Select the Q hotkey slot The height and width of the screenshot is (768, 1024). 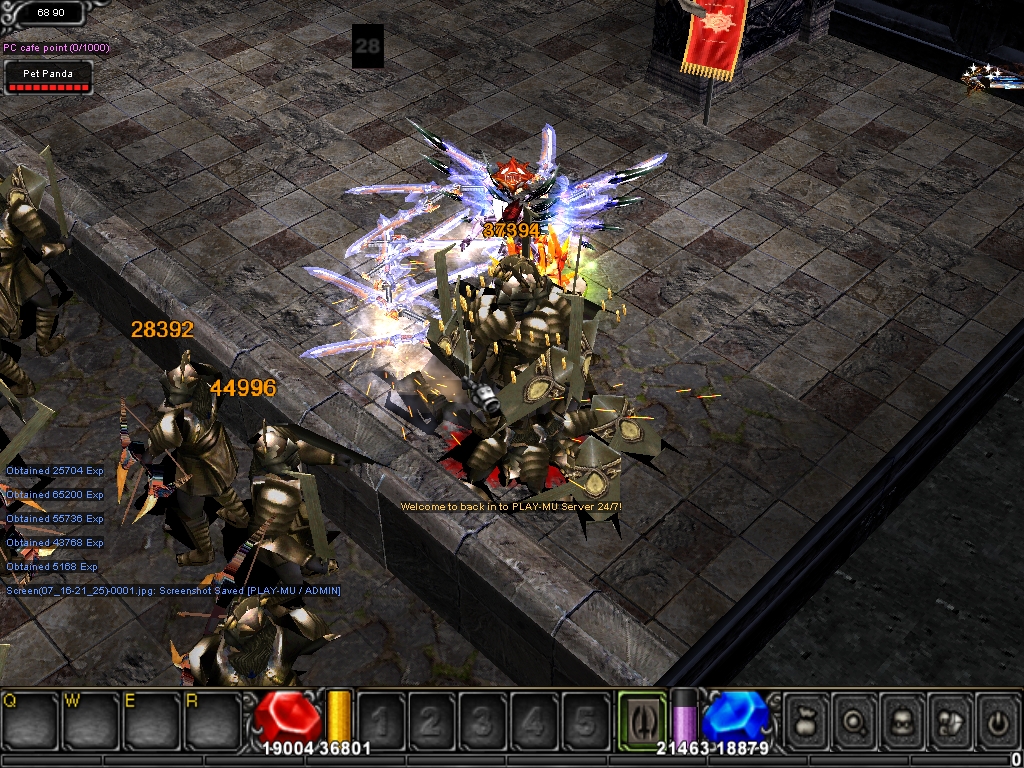(x=30, y=720)
